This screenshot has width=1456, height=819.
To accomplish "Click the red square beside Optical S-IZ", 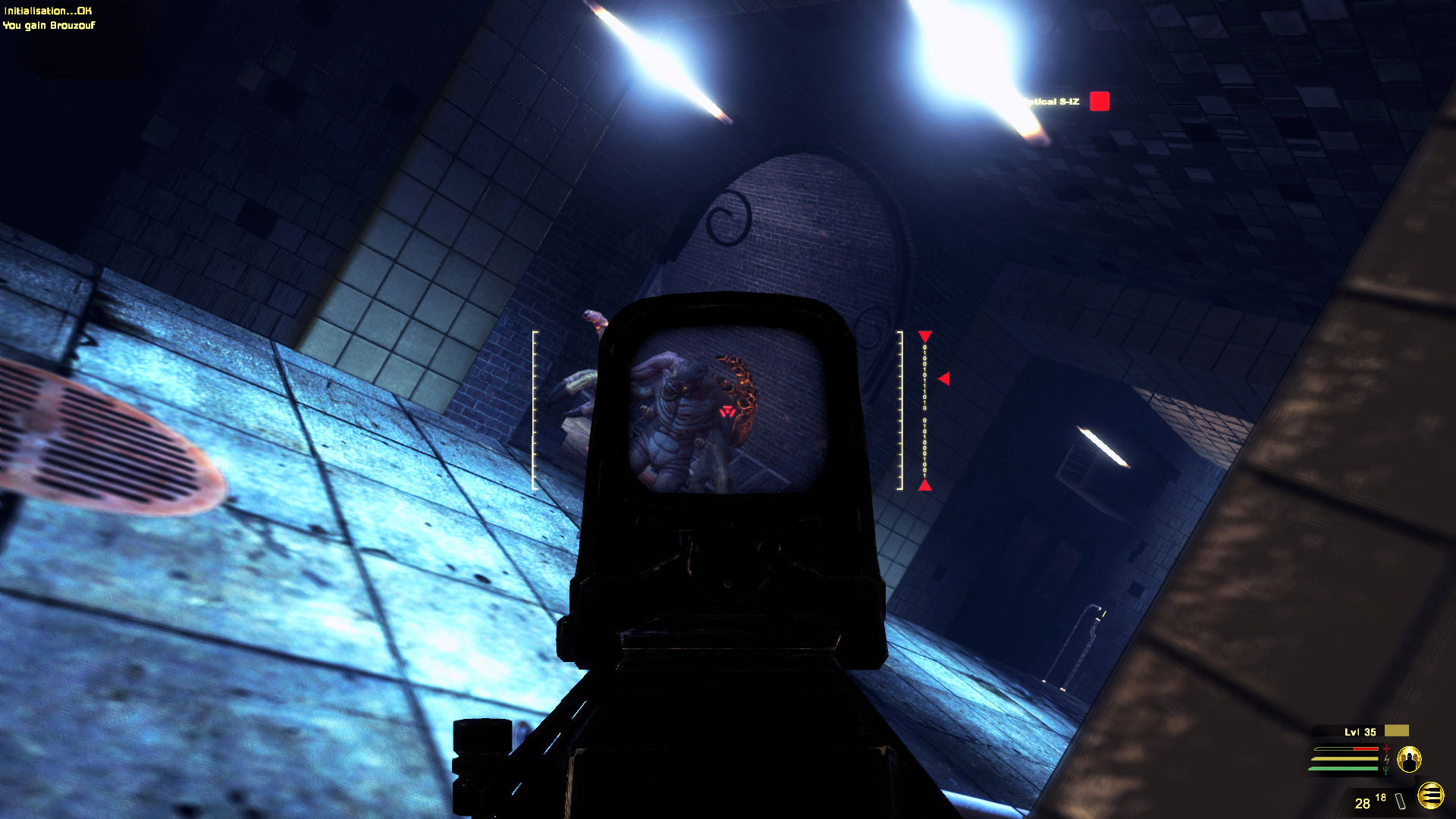I will (x=1099, y=100).
